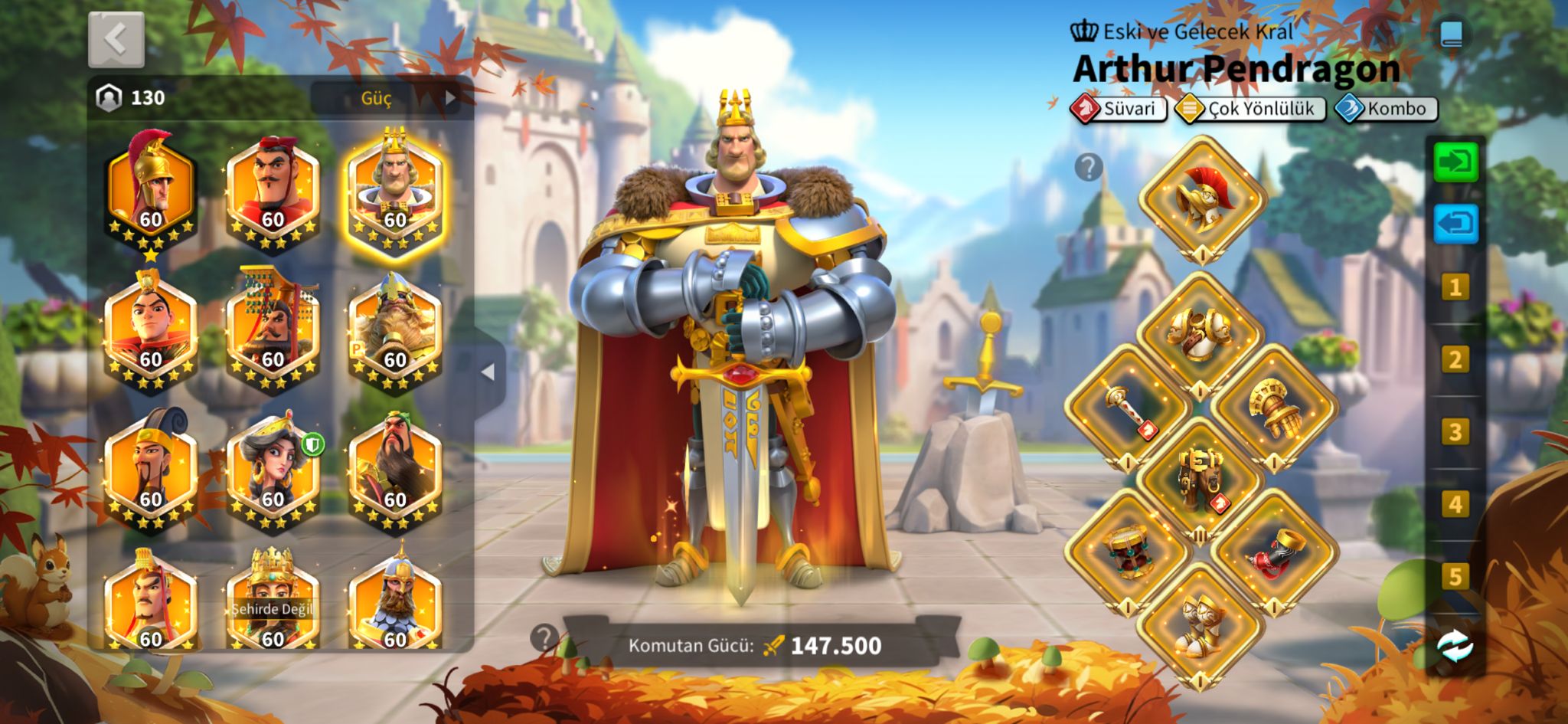Go back with the arrow button
Screen dimensions: 1568x724
[x=116, y=40]
